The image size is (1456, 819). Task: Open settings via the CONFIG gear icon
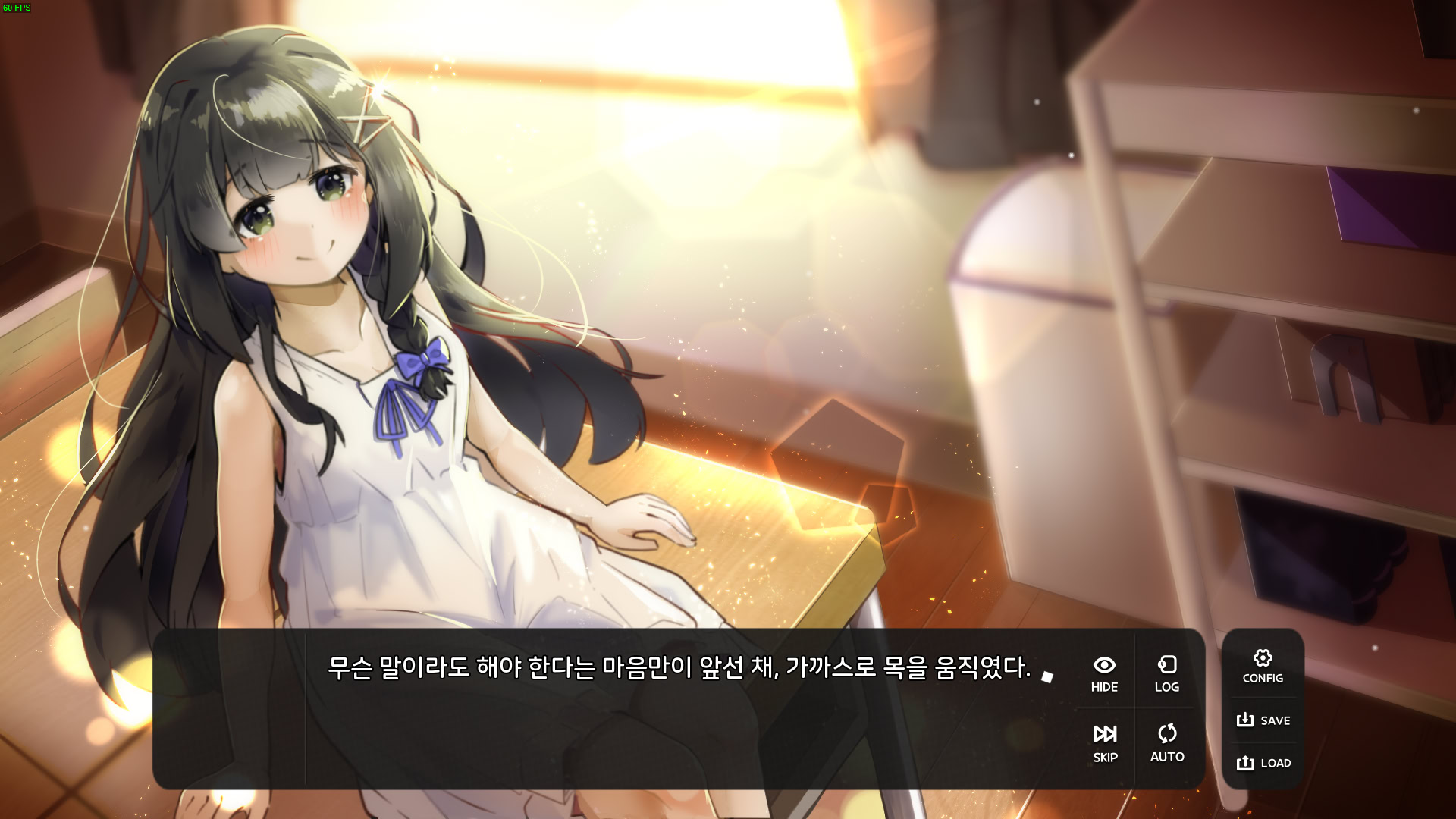coord(1263,658)
